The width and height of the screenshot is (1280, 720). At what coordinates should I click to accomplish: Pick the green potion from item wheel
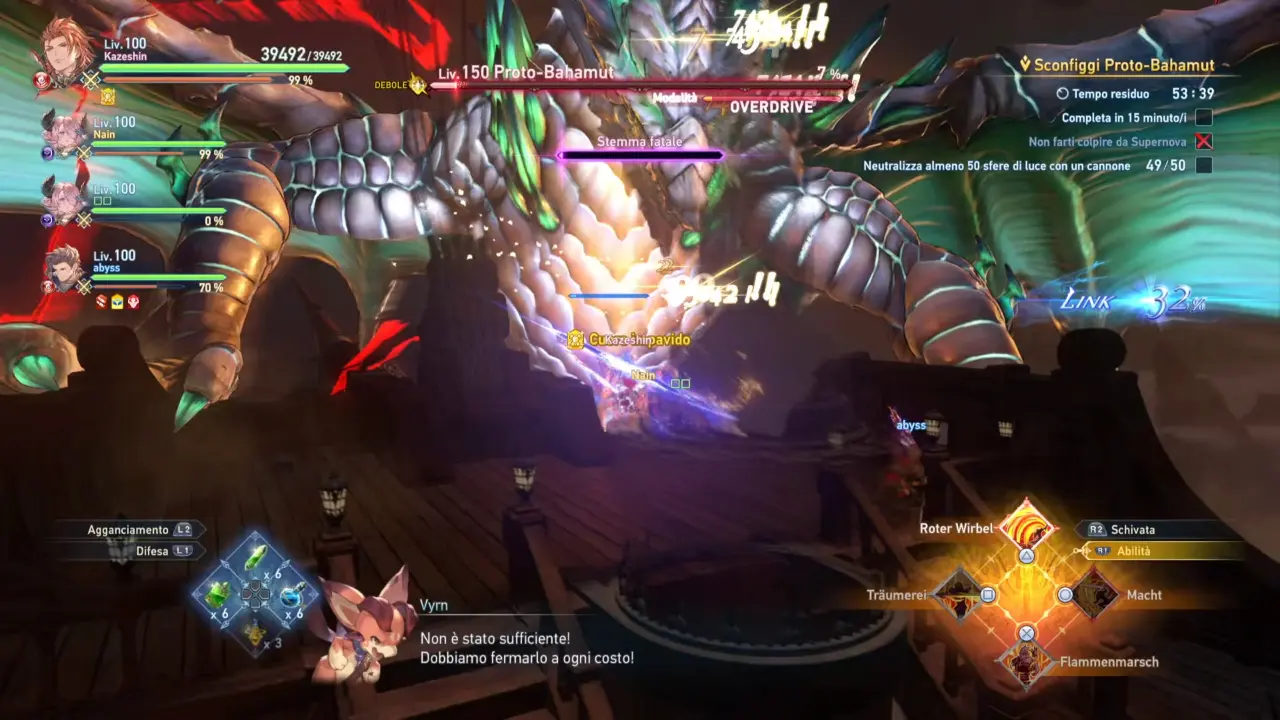pos(253,557)
